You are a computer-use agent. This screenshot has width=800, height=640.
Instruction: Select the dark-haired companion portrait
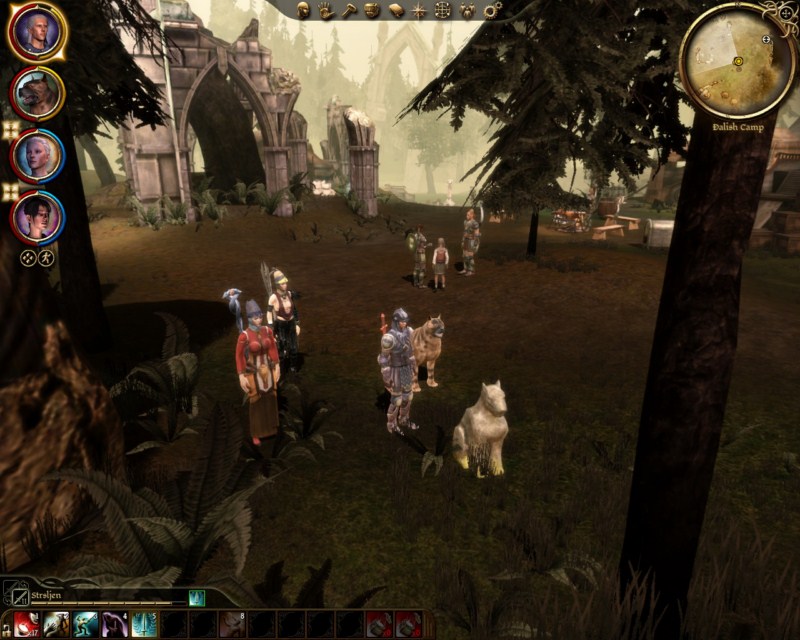37,217
